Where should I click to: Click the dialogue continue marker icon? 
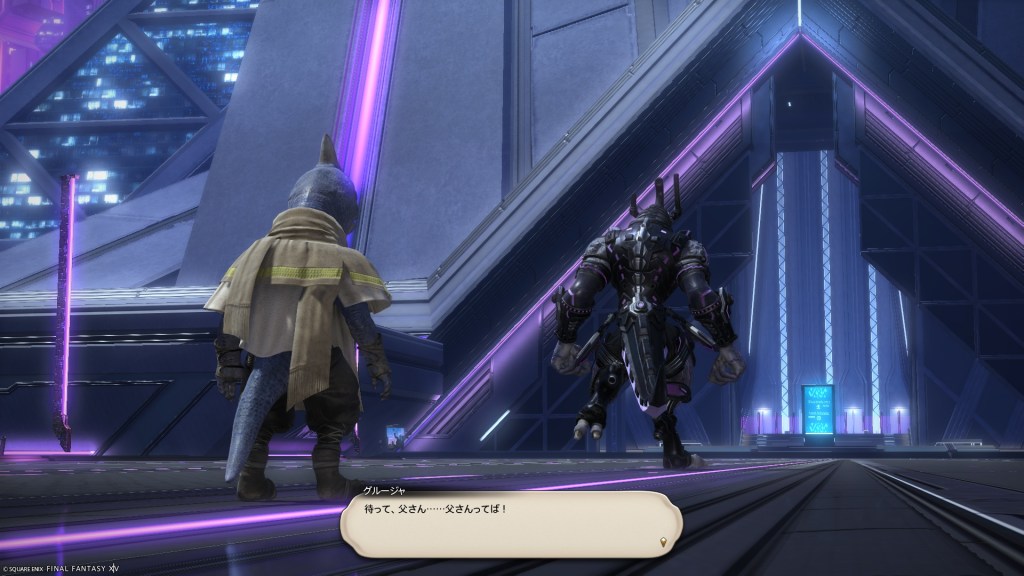tap(663, 542)
